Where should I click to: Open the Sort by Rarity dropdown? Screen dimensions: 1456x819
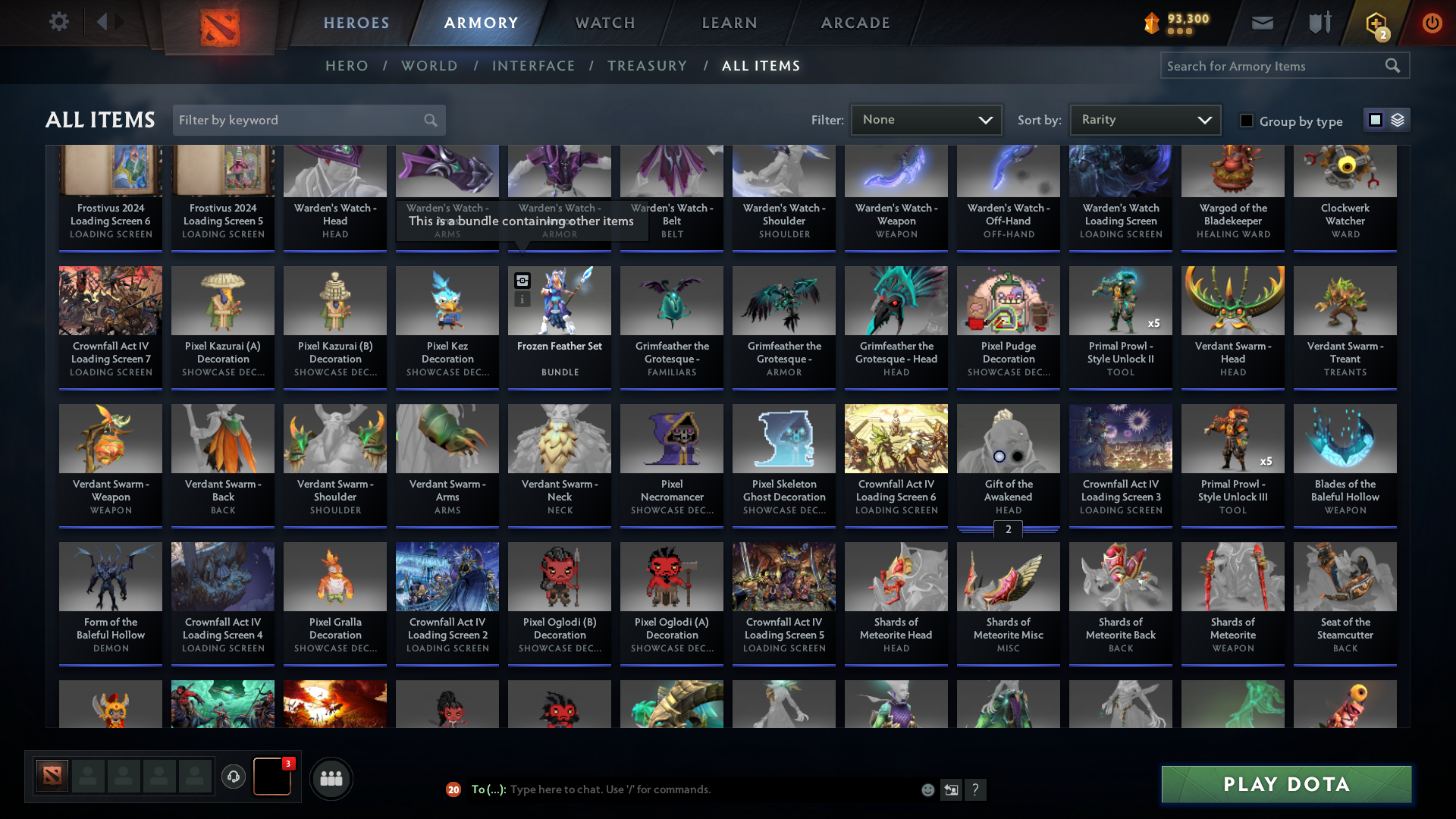(x=1144, y=119)
